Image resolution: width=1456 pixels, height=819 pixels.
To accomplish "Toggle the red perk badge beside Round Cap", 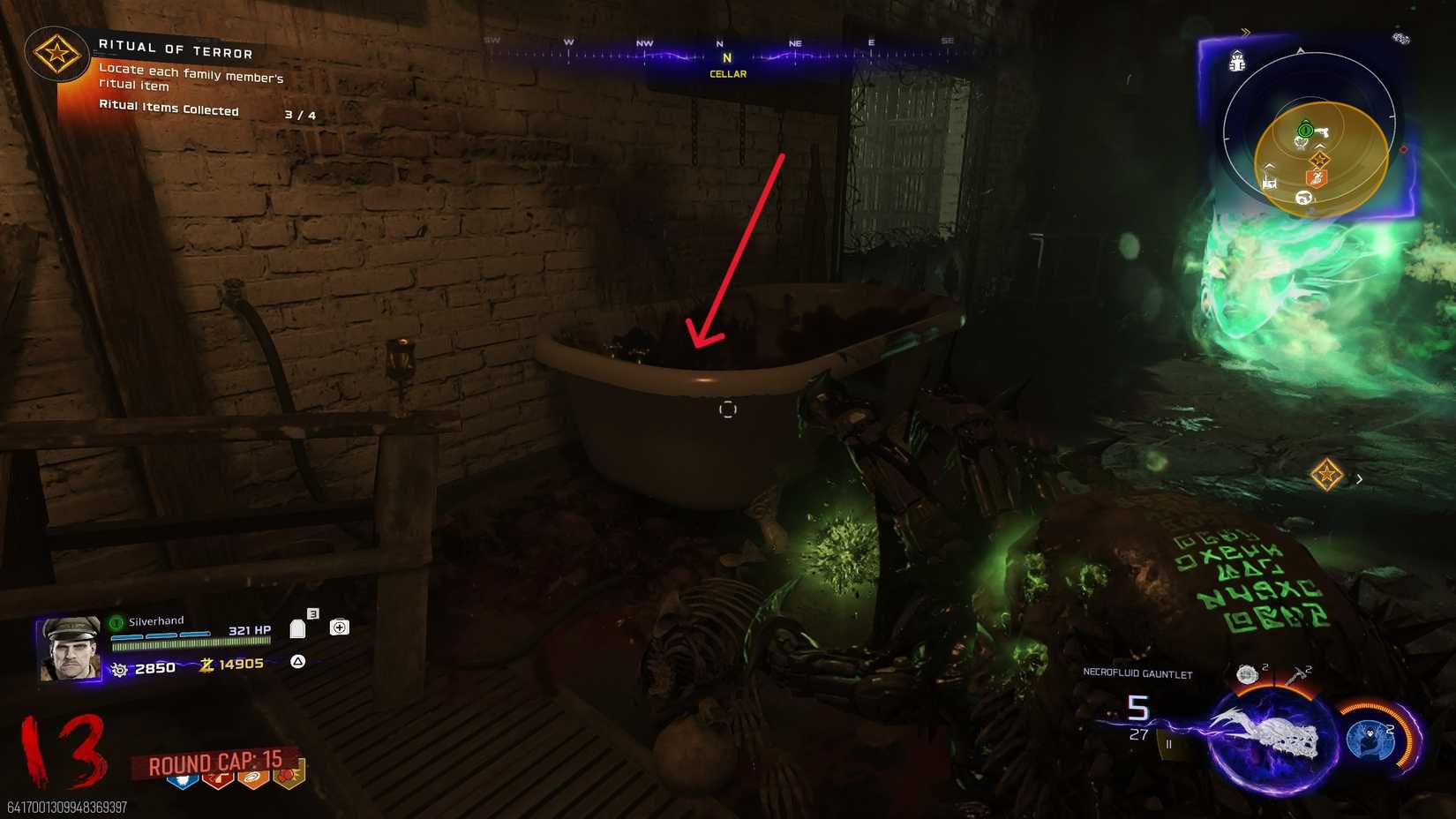I will pos(219,781).
